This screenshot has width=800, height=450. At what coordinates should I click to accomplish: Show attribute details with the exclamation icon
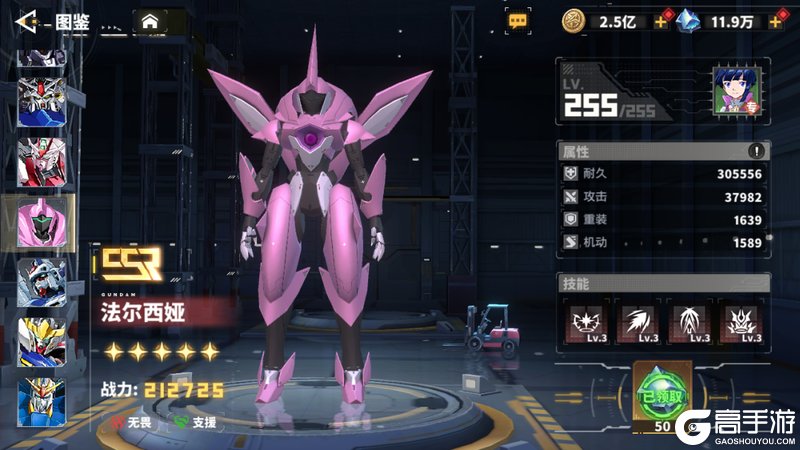(757, 151)
